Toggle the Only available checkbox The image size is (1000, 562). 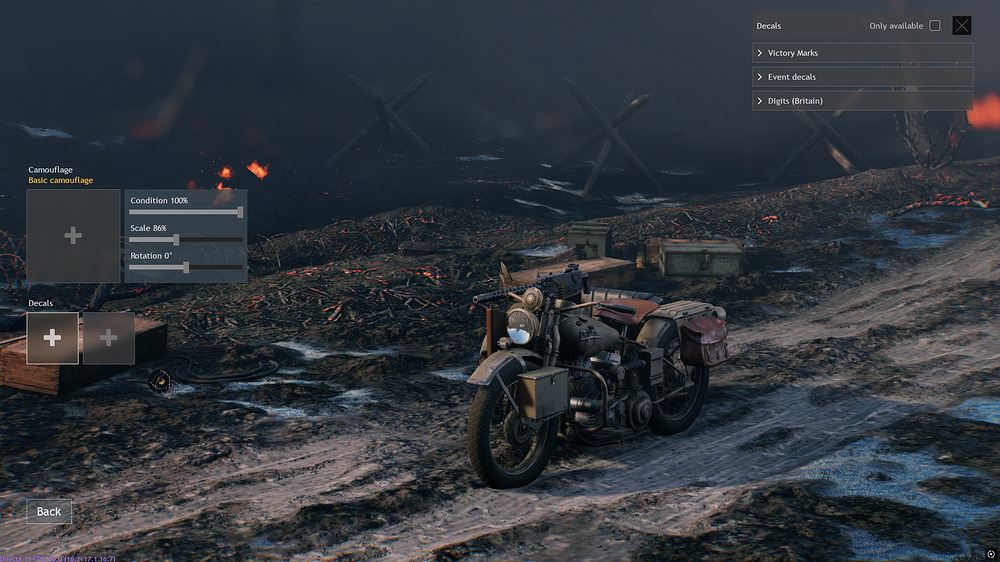935,26
